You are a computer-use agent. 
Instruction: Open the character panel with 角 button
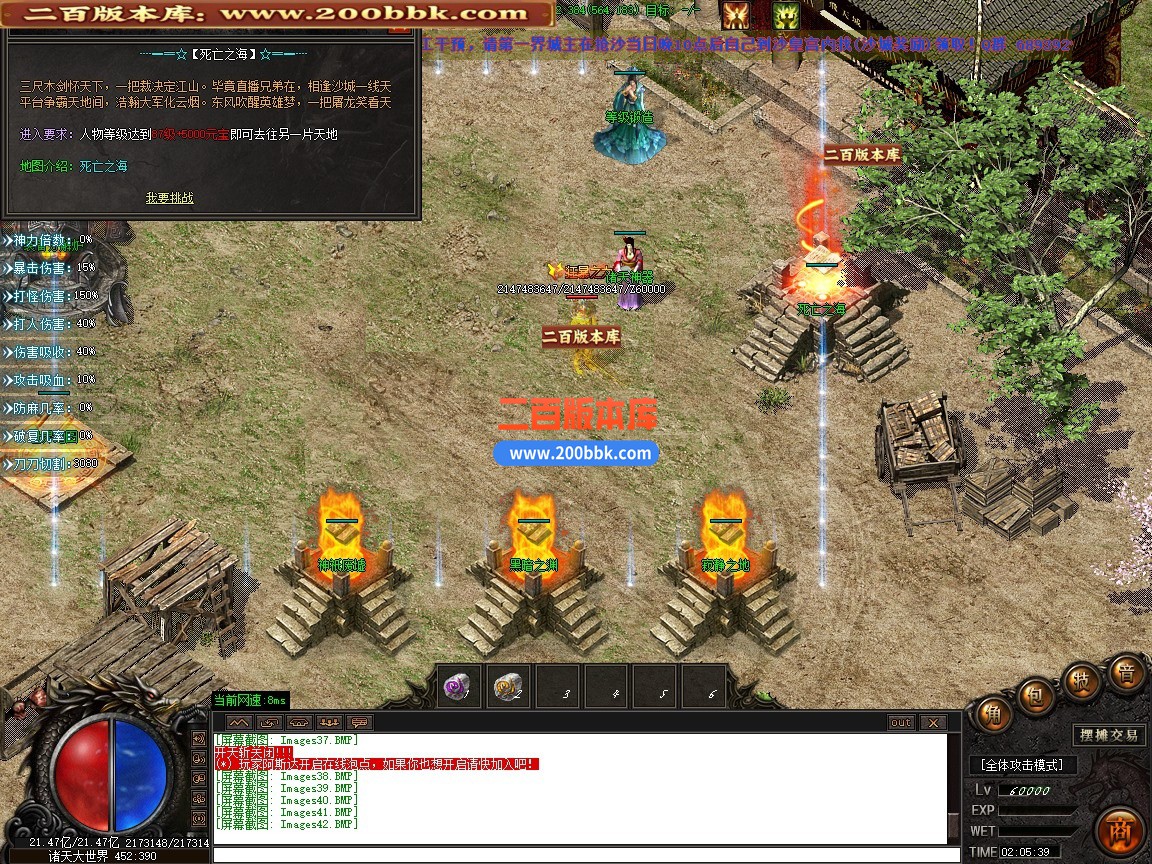(993, 714)
